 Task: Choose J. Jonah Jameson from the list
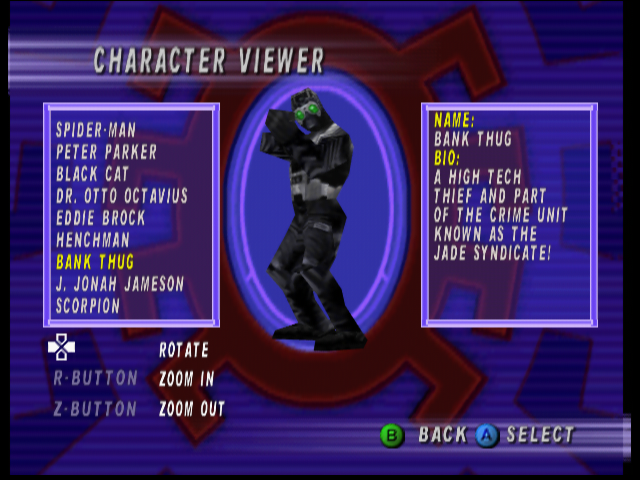[121, 284]
